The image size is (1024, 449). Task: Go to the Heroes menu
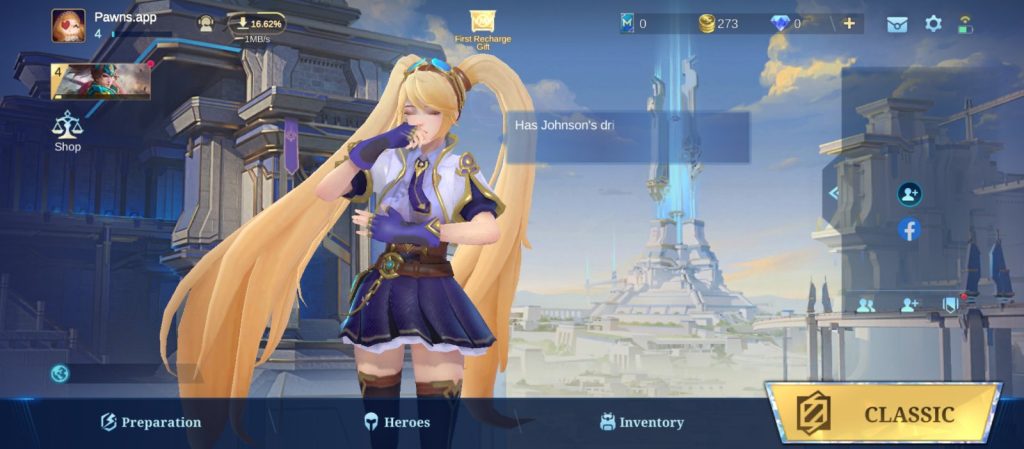(397, 422)
